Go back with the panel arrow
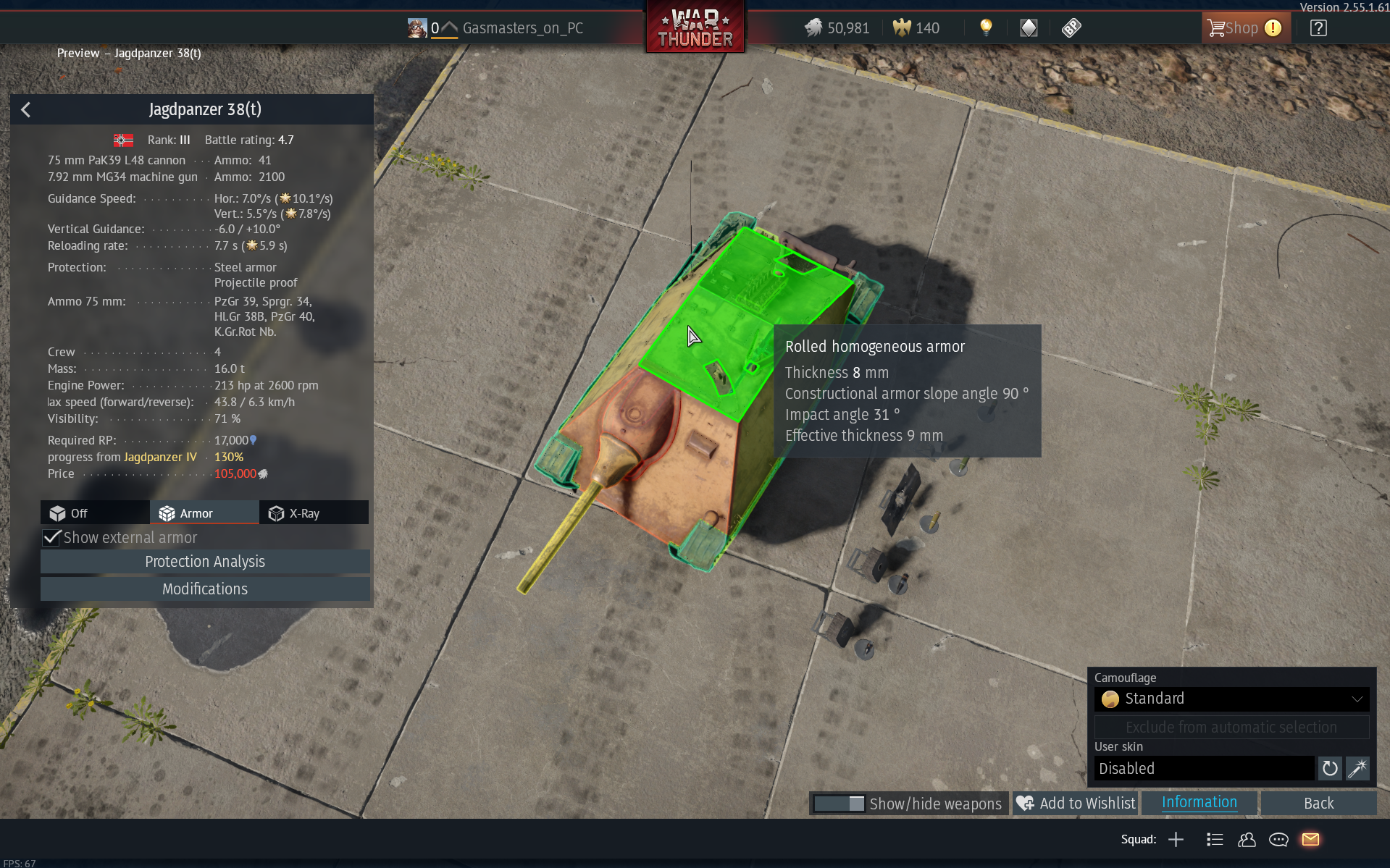 pyautogui.click(x=26, y=110)
